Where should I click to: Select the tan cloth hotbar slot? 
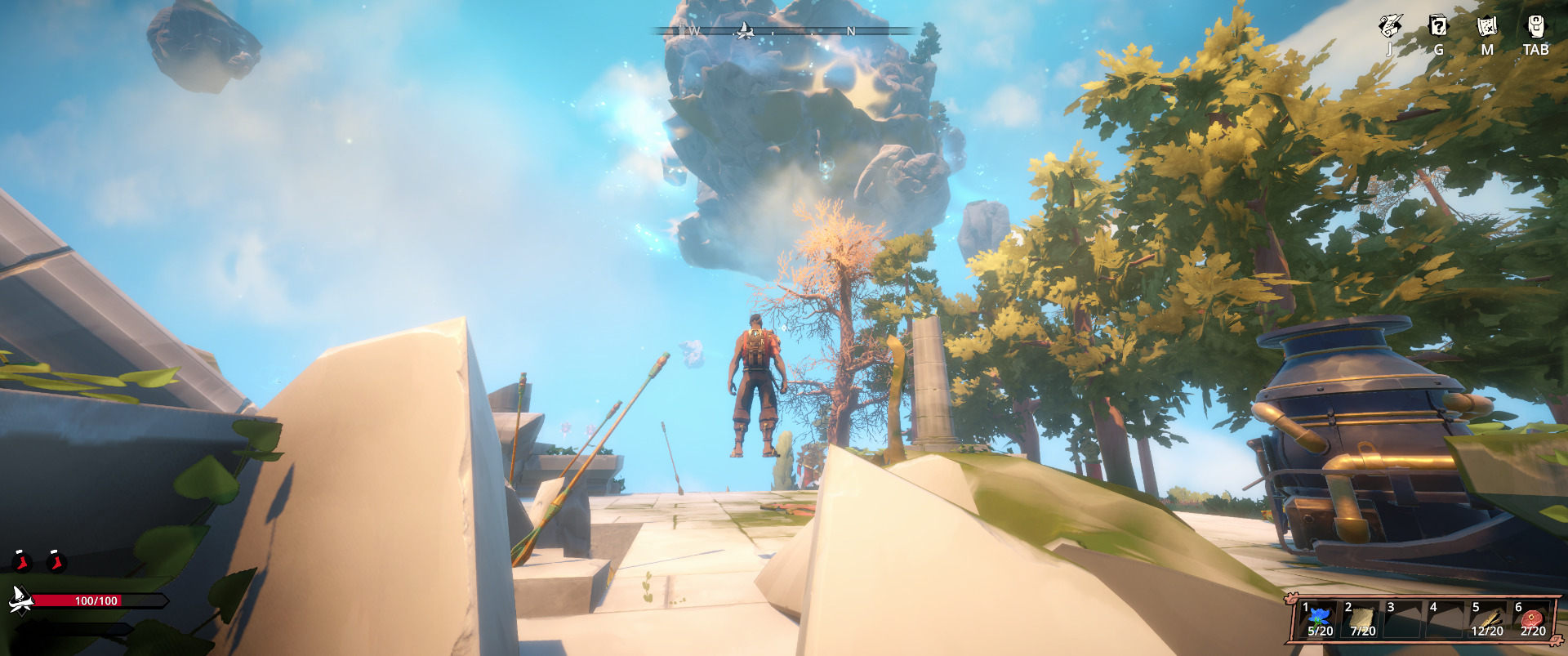[1362, 619]
